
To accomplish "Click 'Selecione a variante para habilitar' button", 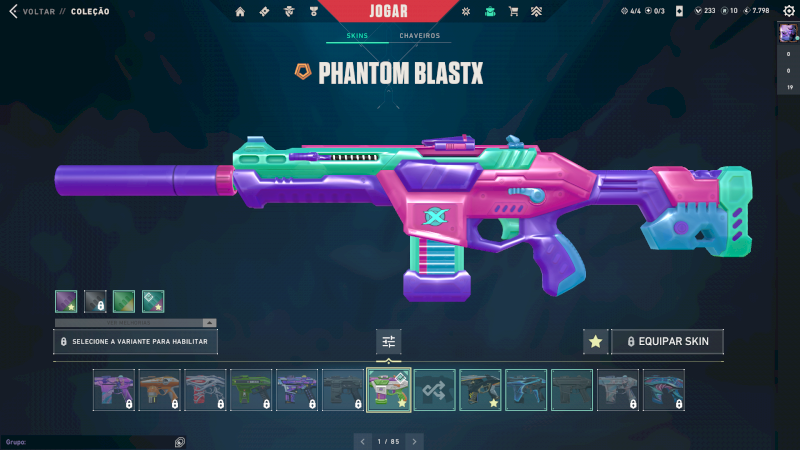I will click(x=135, y=342).
